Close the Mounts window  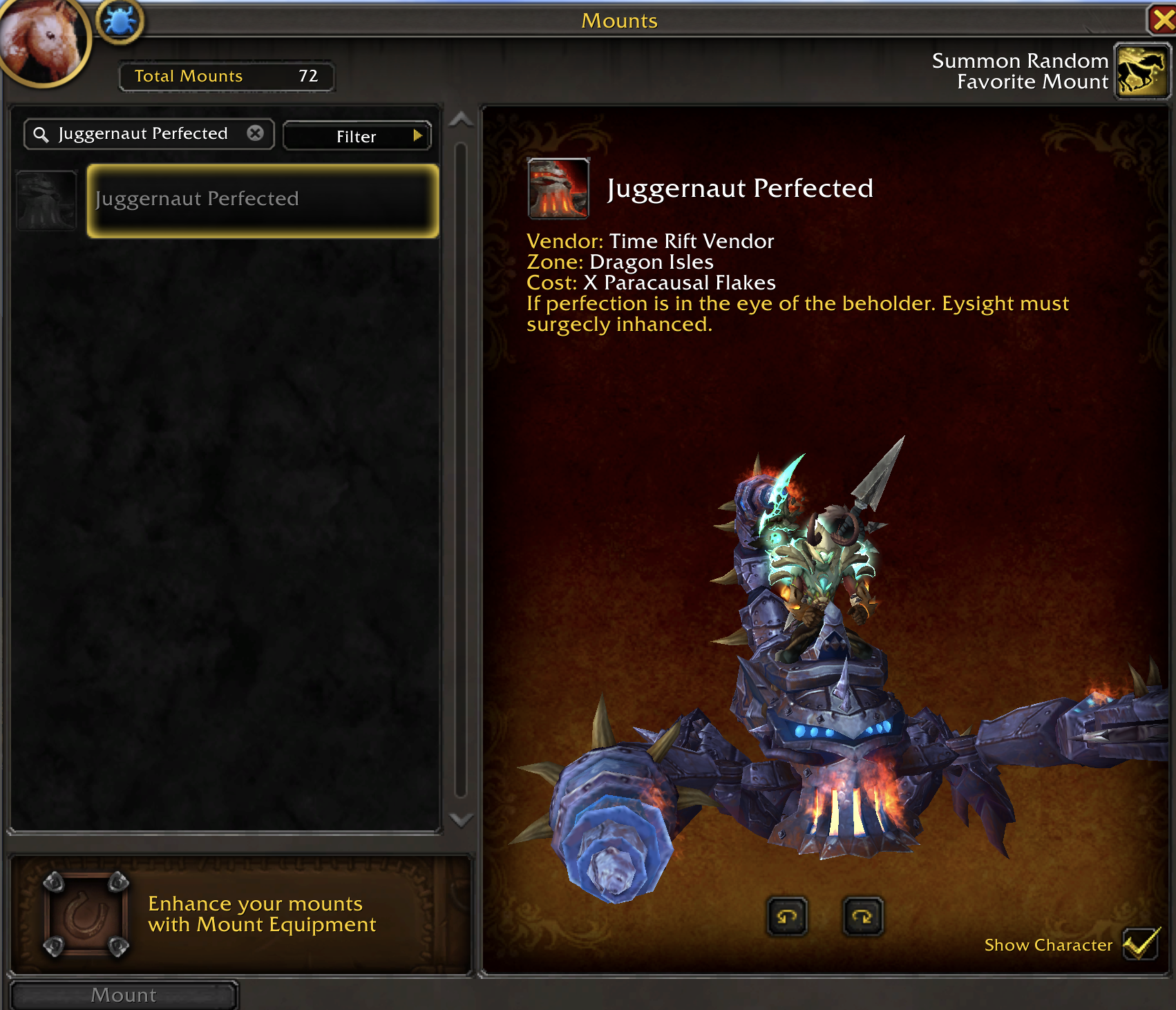pos(1162,19)
